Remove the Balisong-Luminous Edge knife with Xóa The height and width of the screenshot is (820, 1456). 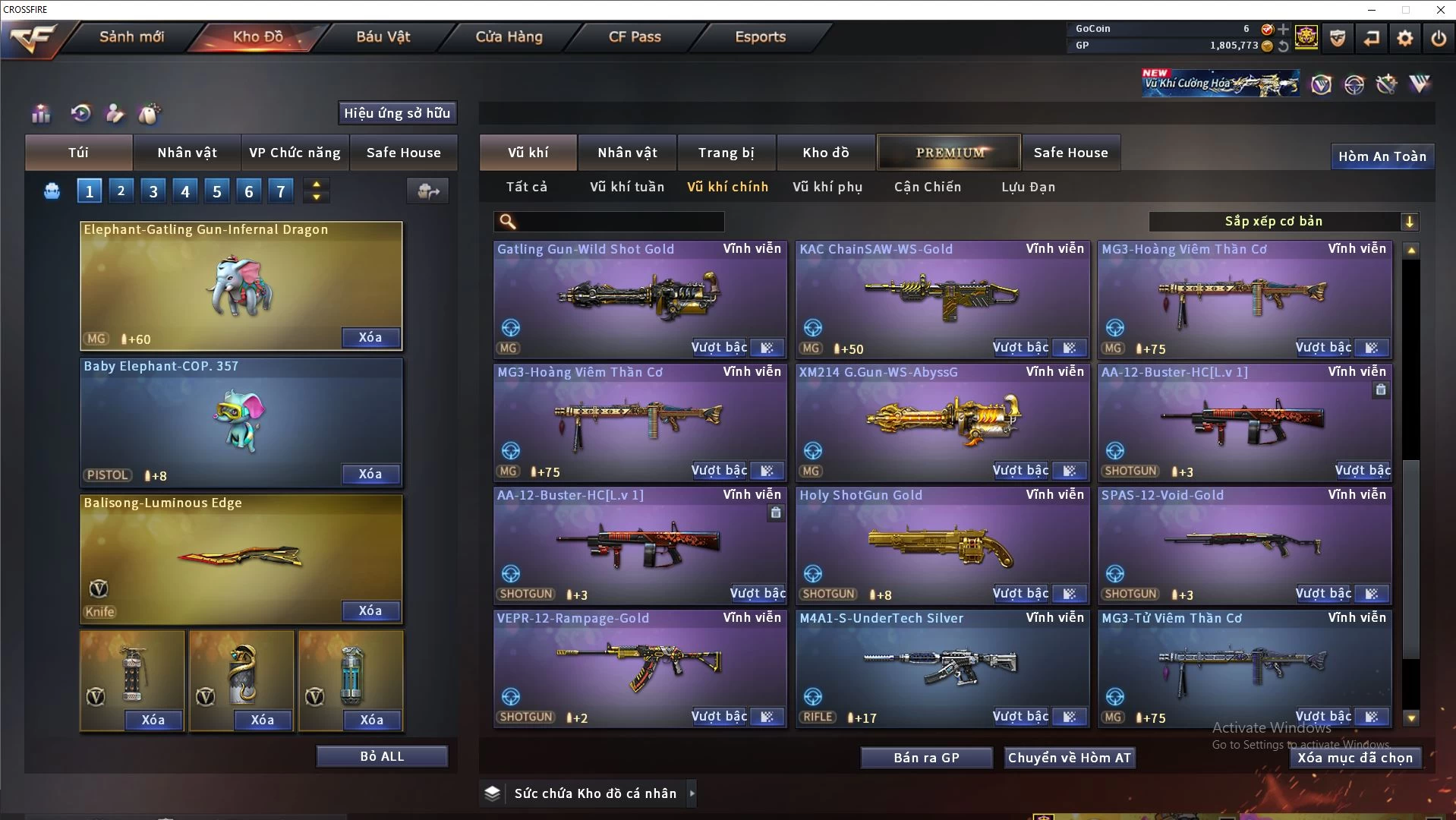(370, 610)
